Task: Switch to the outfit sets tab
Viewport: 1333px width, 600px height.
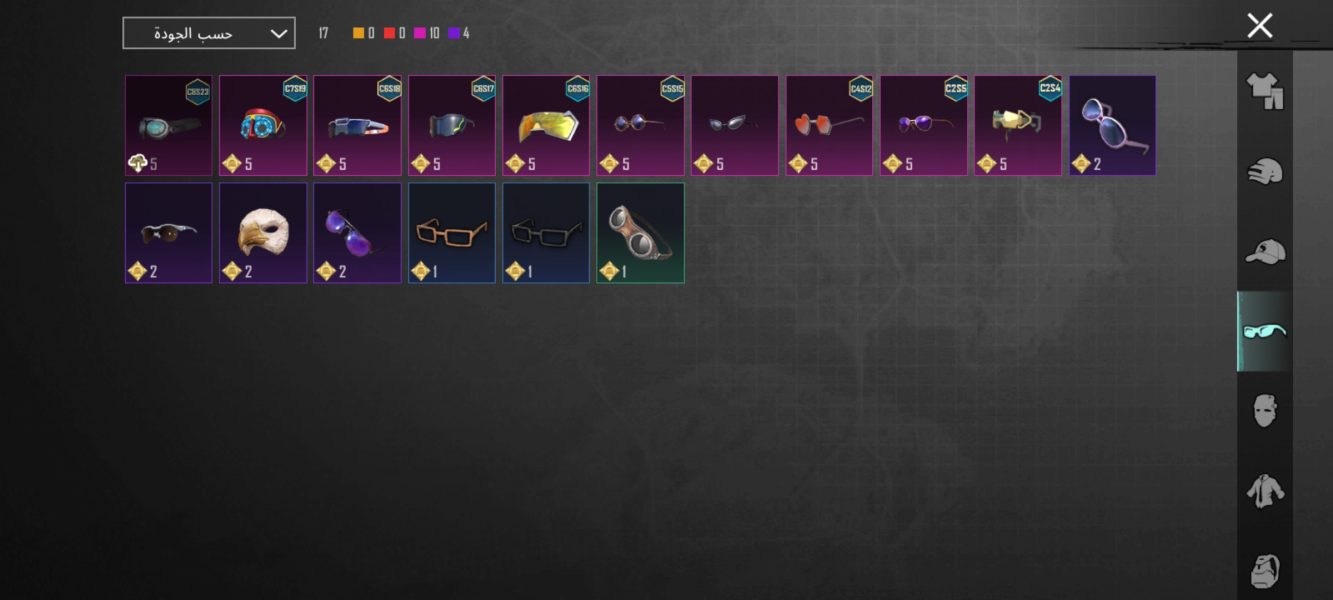Action: pos(1264,91)
